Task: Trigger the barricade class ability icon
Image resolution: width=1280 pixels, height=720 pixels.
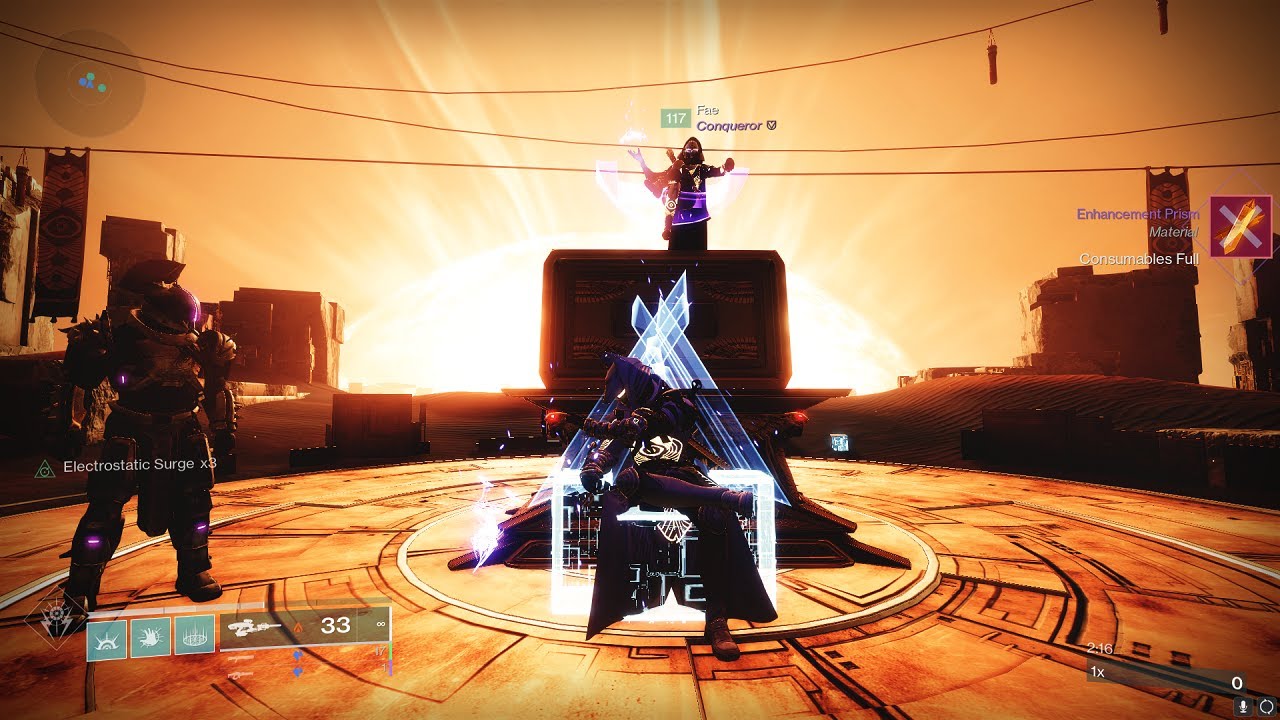Action: click(195, 636)
